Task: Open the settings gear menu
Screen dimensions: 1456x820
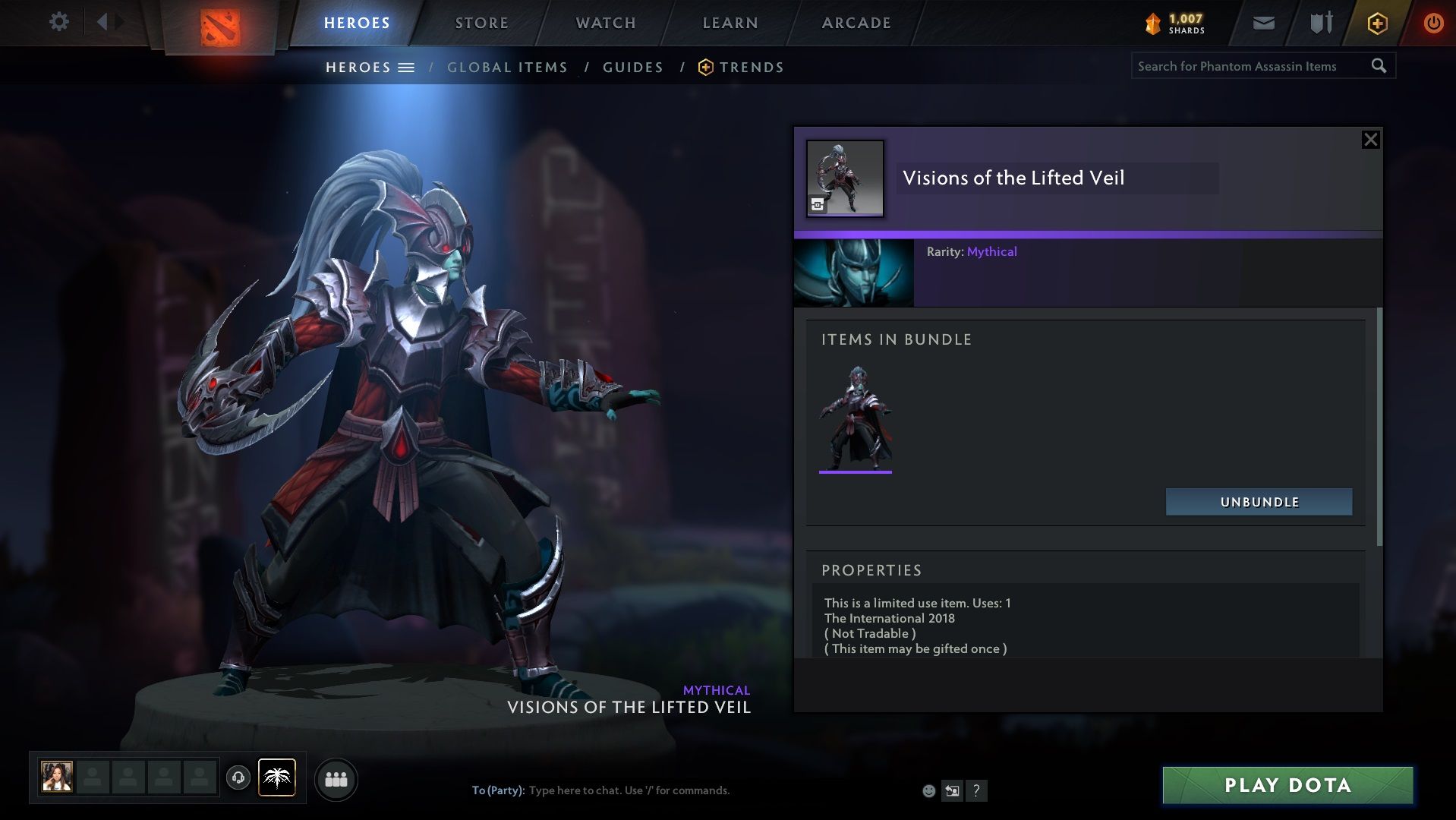Action: (x=58, y=22)
